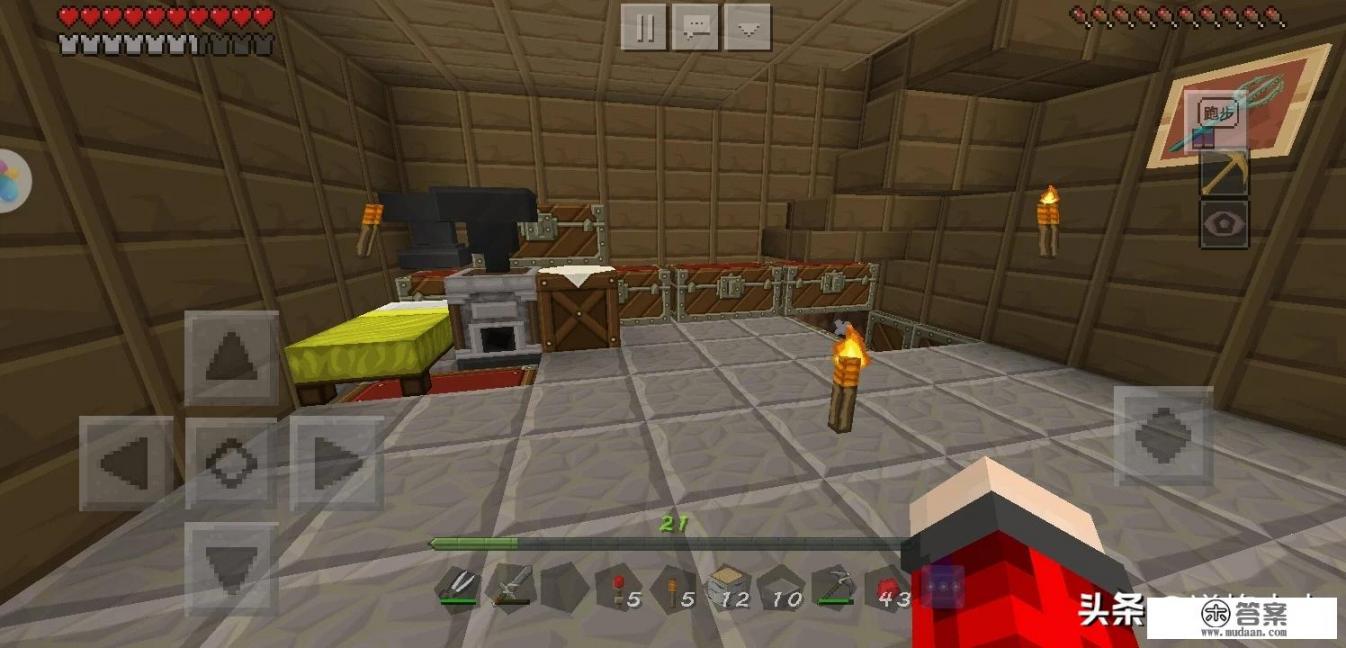Screen dimensions: 1346x648
Task: Move backward with the down arrow
Action: tap(231, 567)
